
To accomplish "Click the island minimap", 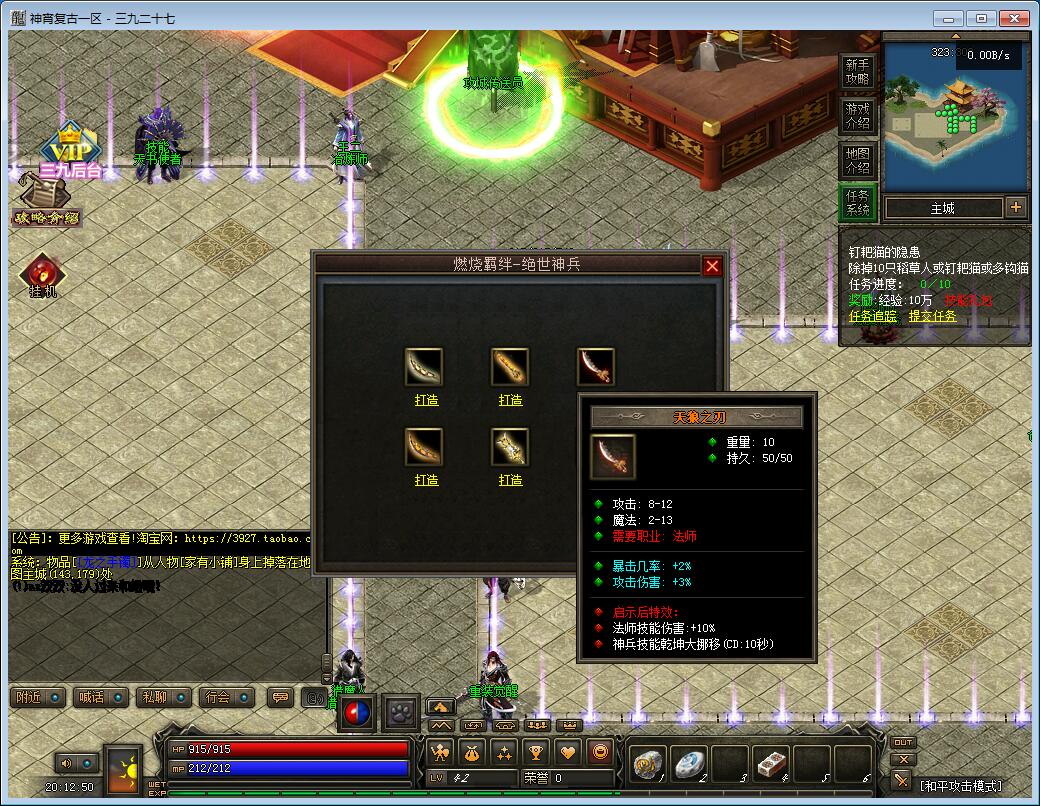I will click(955, 118).
